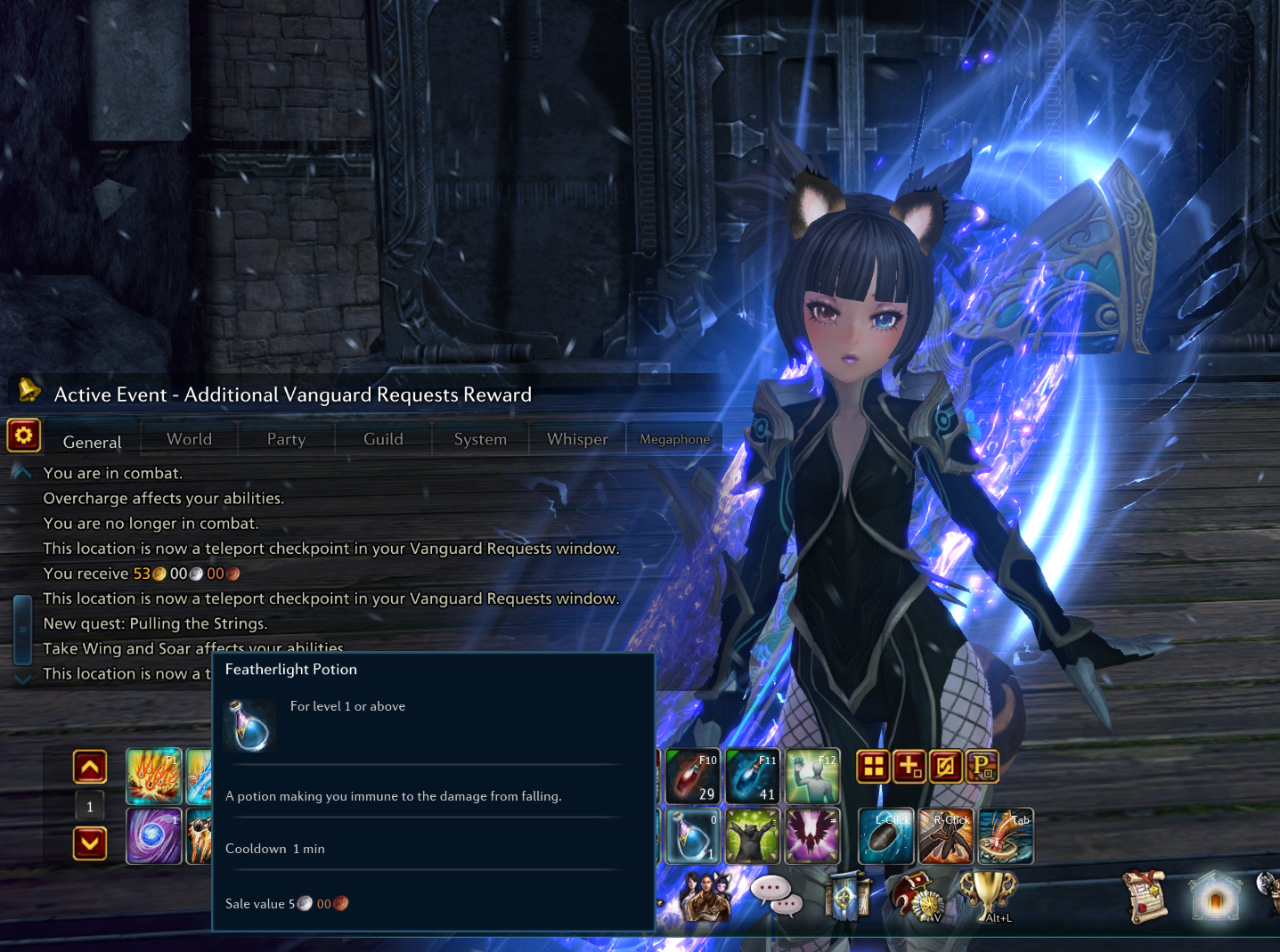Use the Featherlight Potion slot
The width and height of the screenshot is (1280, 952).
pos(692,836)
